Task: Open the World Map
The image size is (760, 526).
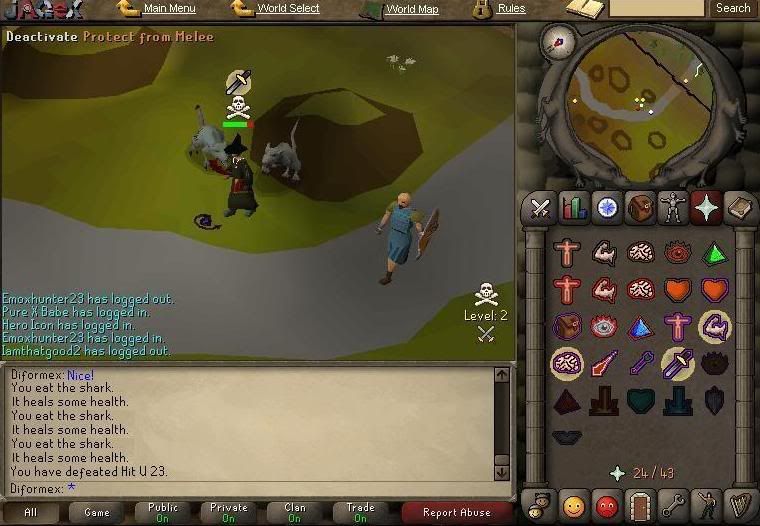Action: (411, 9)
